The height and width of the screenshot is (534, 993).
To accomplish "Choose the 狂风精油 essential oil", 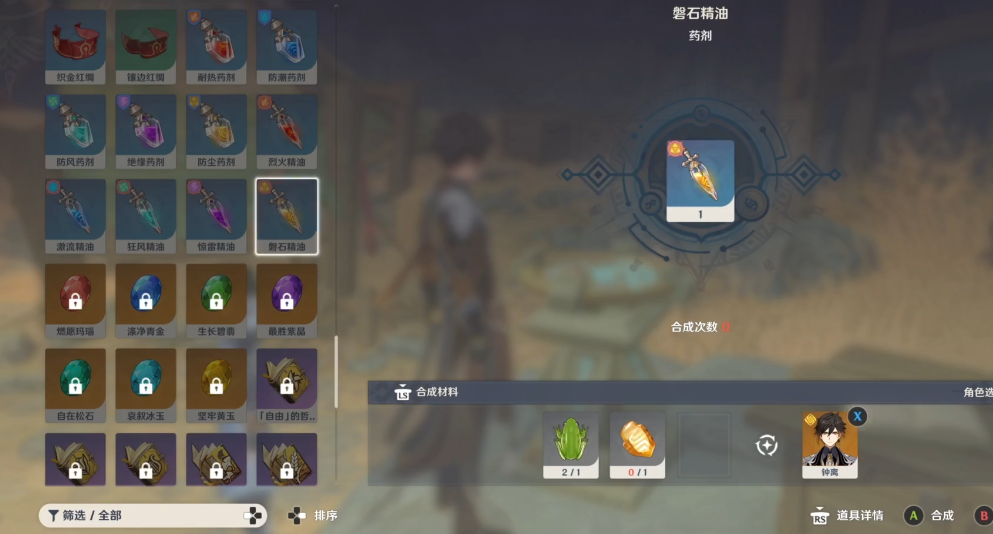I will tap(146, 214).
